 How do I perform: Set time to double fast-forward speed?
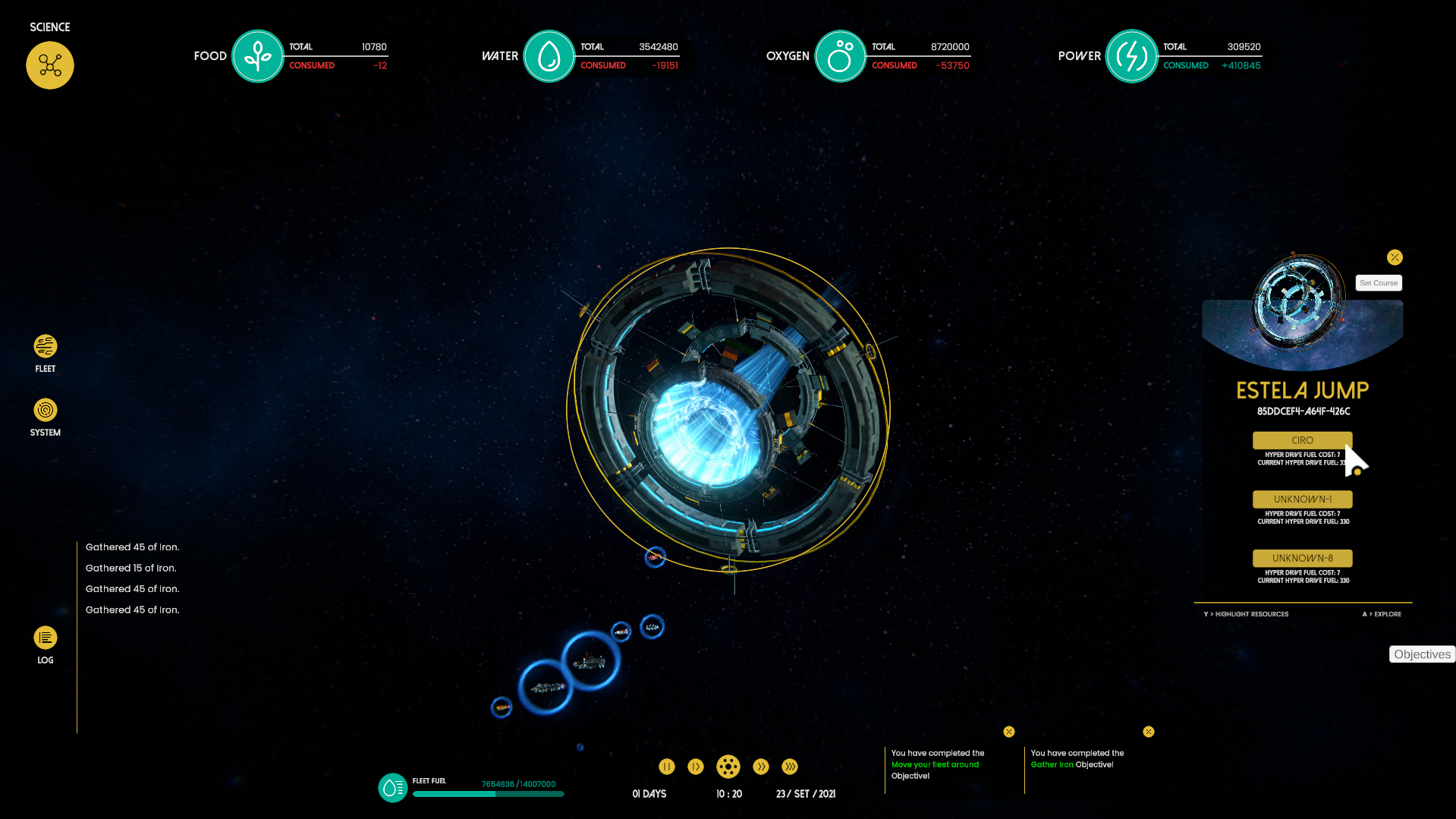[x=761, y=767]
